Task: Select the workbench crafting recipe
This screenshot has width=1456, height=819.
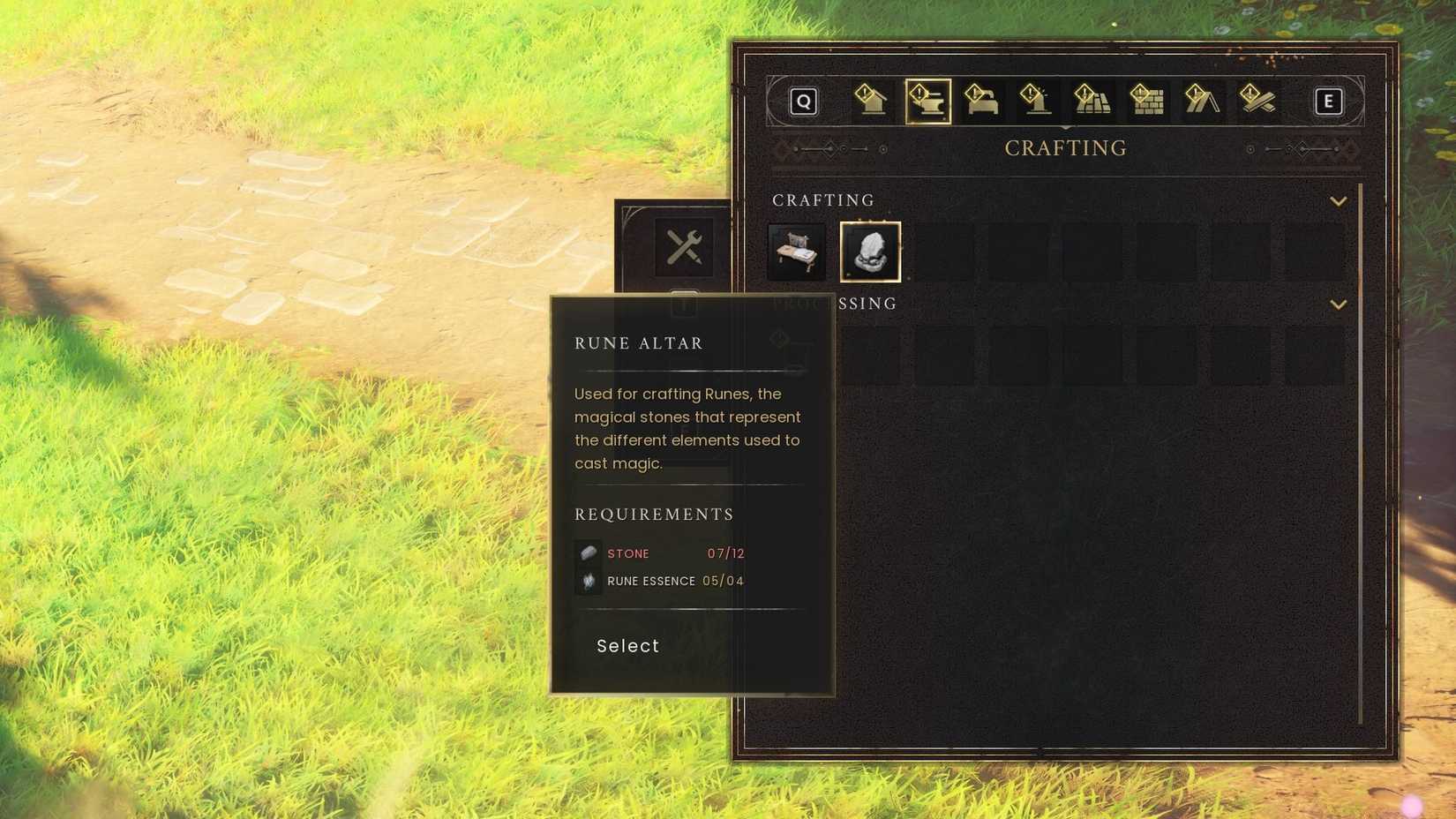Action: click(x=795, y=252)
